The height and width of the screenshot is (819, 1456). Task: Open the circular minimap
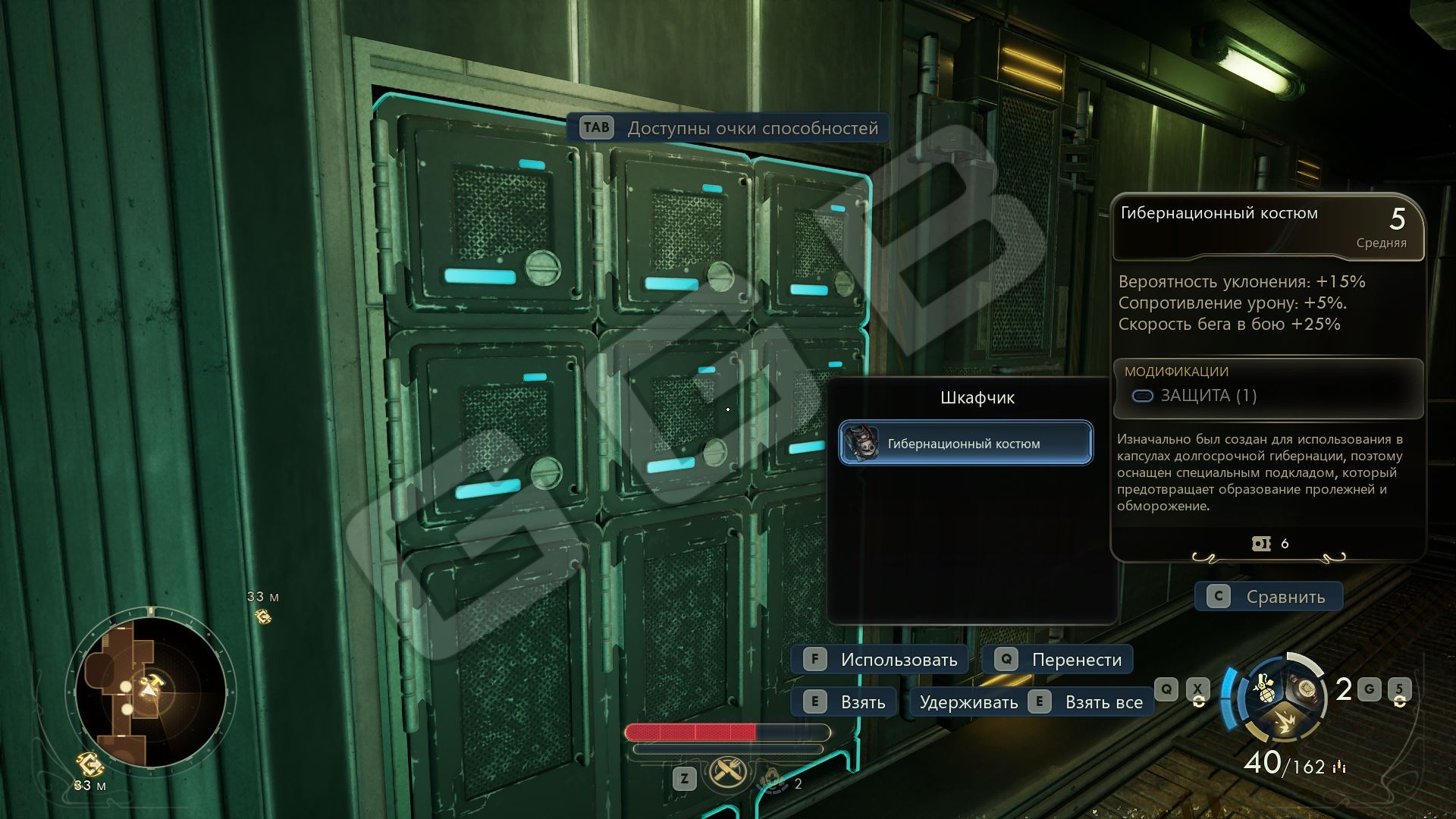click(149, 692)
